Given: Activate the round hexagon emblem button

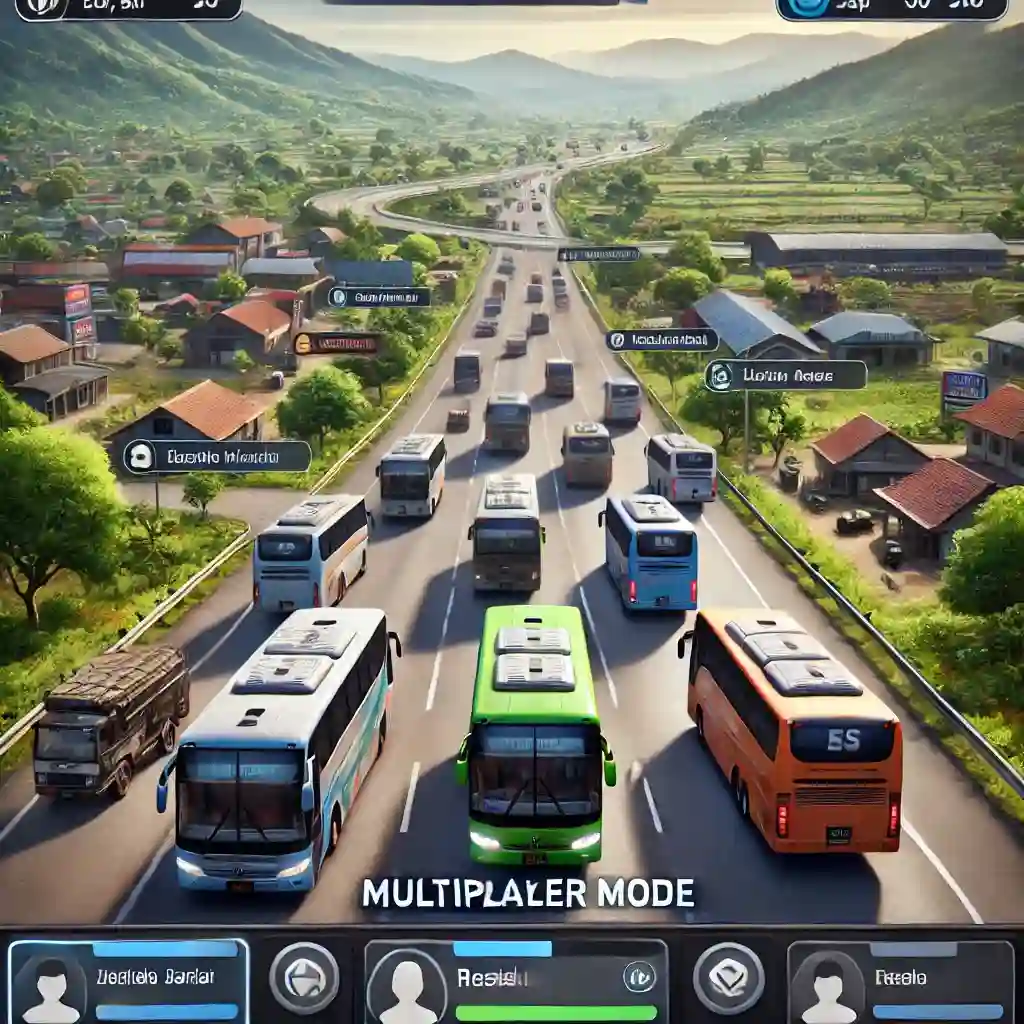Looking at the screenshot, I should (x=304, y=977).
